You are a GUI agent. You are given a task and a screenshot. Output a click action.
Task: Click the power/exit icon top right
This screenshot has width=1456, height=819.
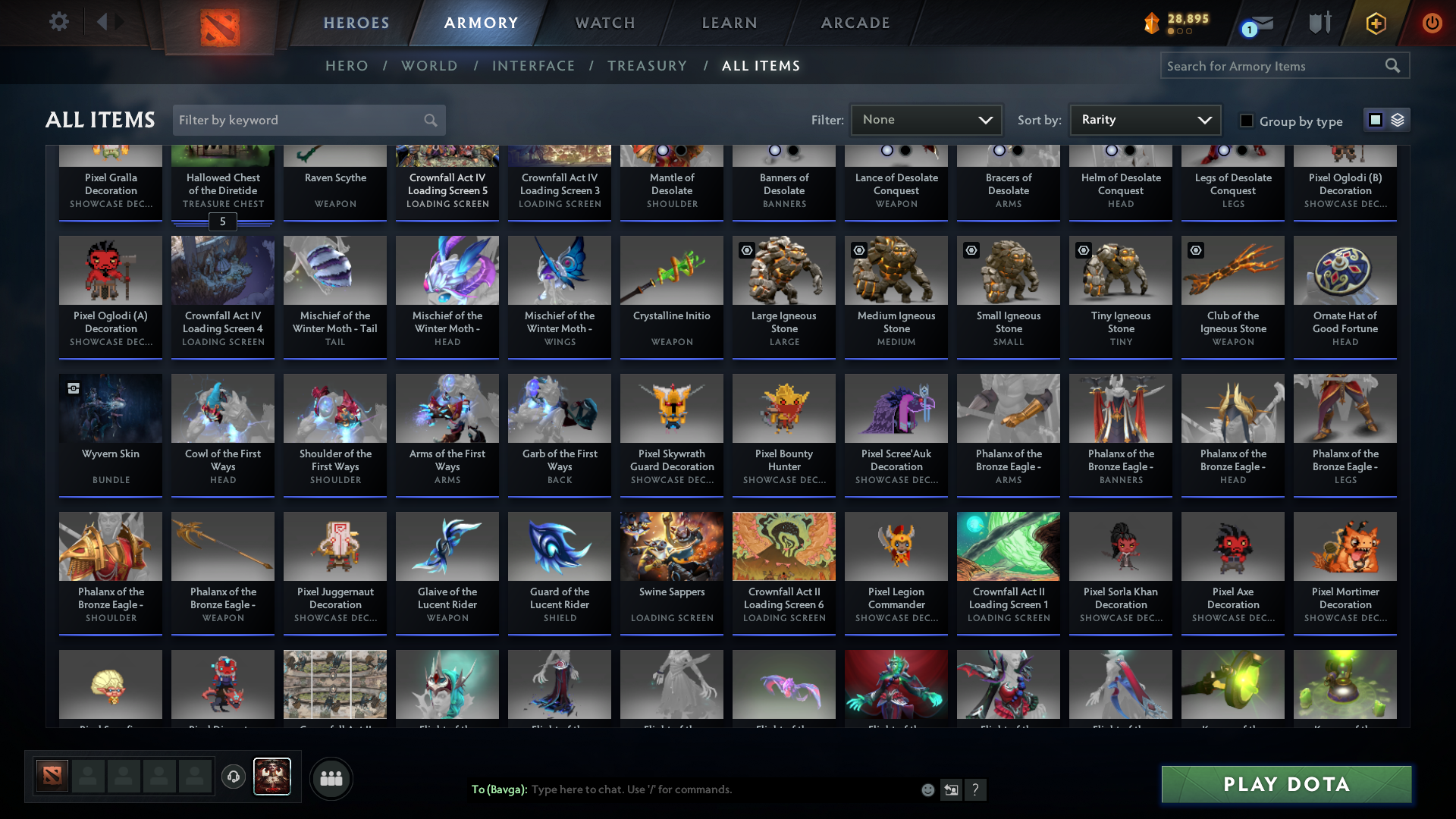(x=1432, y=23)
